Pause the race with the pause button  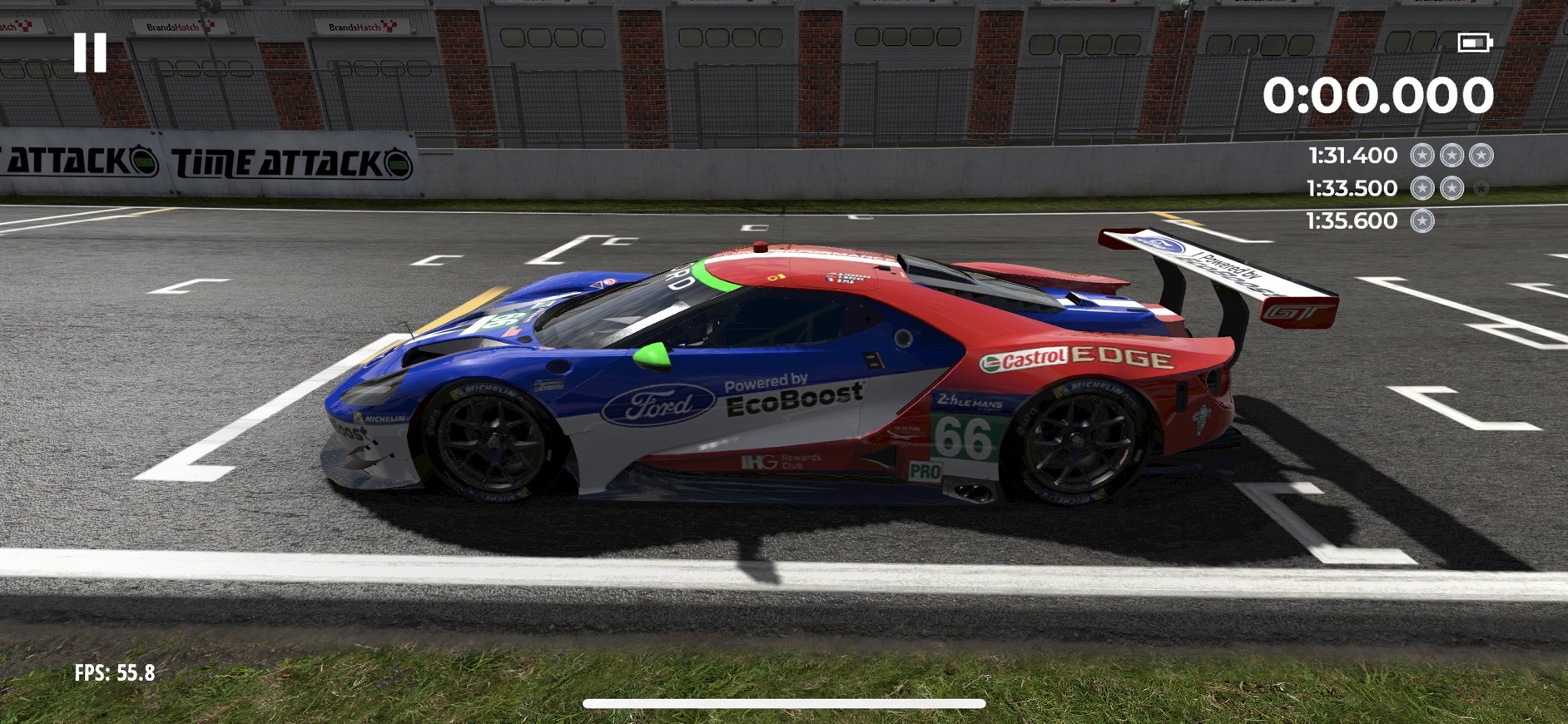click(90, 52)
